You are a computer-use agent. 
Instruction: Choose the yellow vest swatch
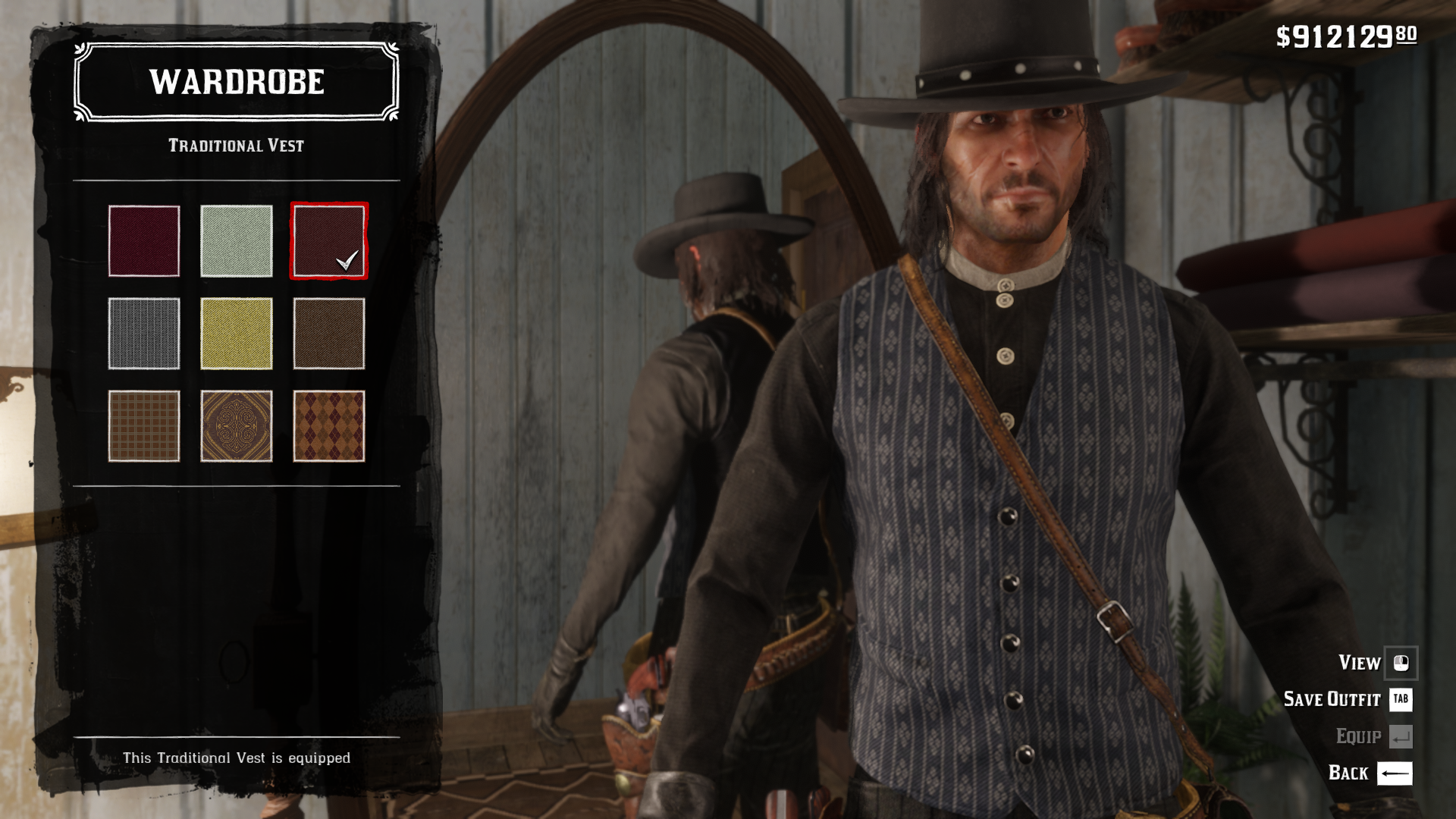click(x=237, y=334)
